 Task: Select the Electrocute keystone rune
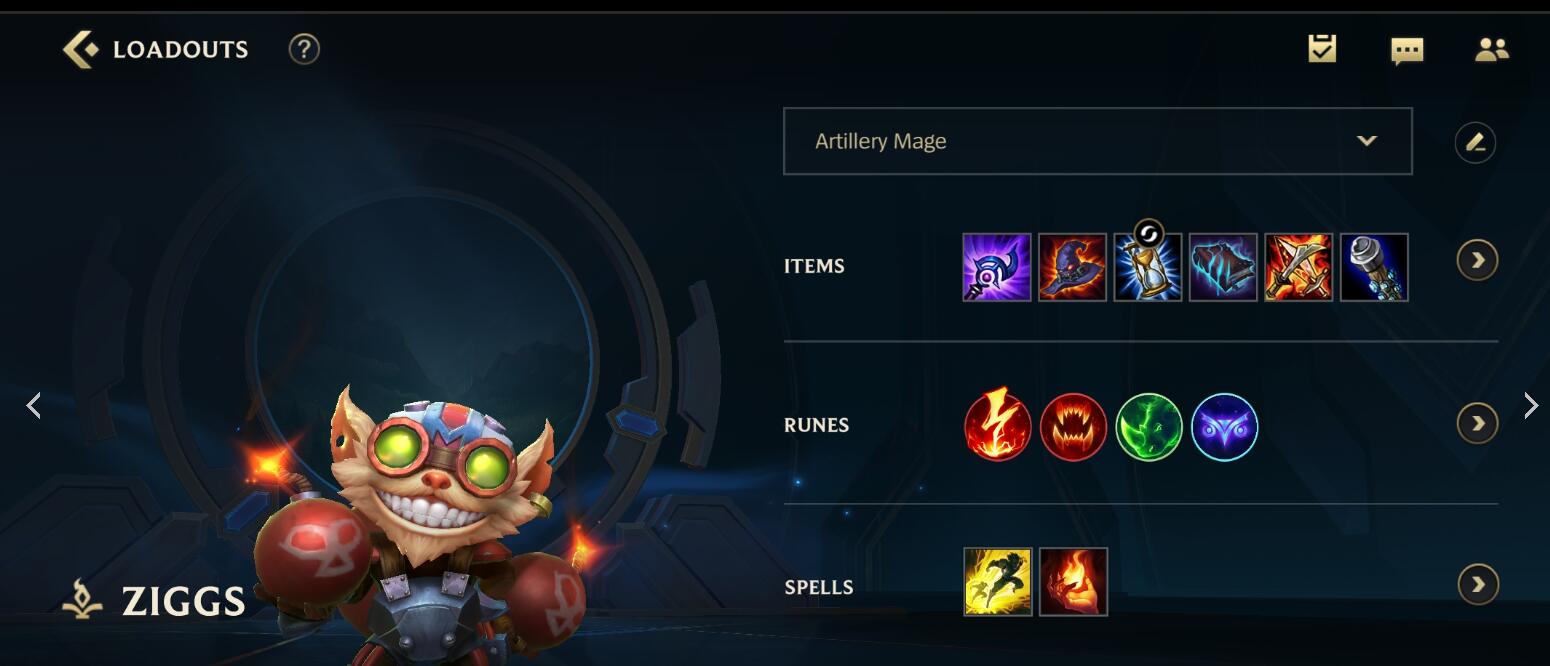tap(998, 427)
